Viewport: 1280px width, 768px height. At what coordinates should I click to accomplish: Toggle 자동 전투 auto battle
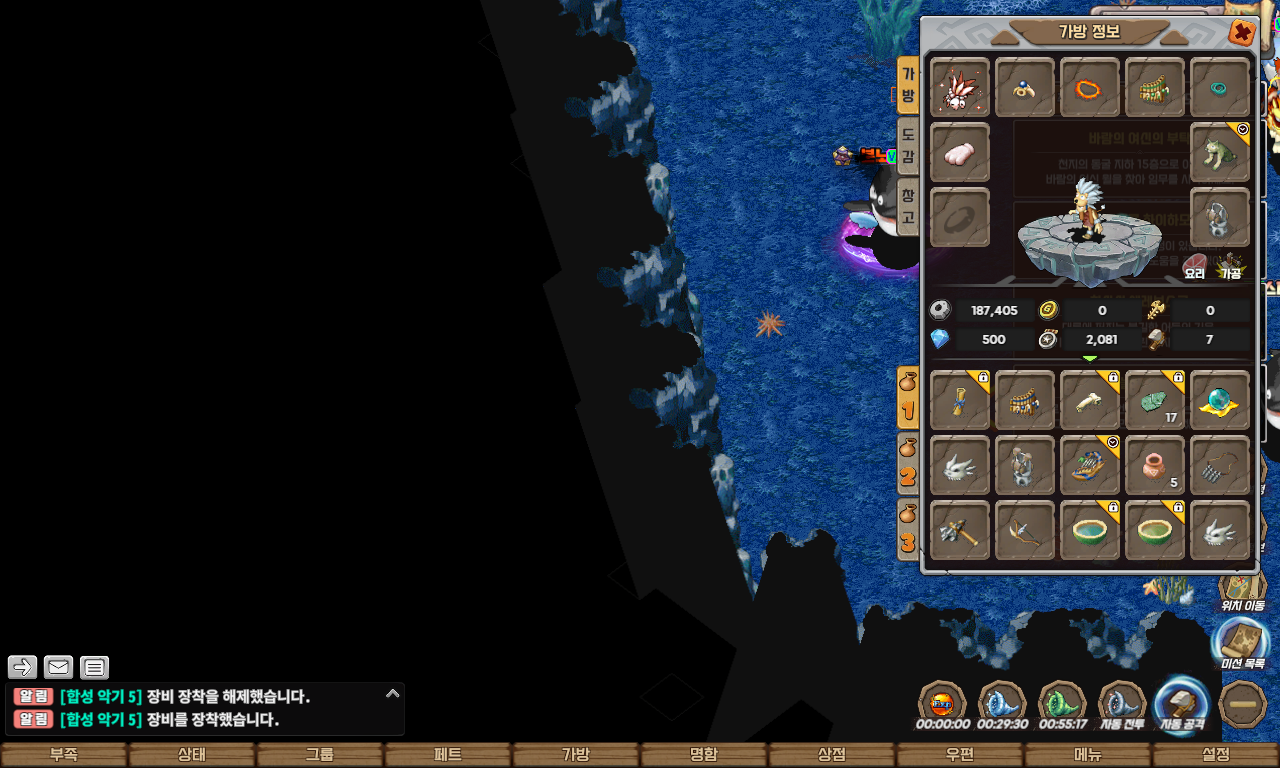[1122, 705]
